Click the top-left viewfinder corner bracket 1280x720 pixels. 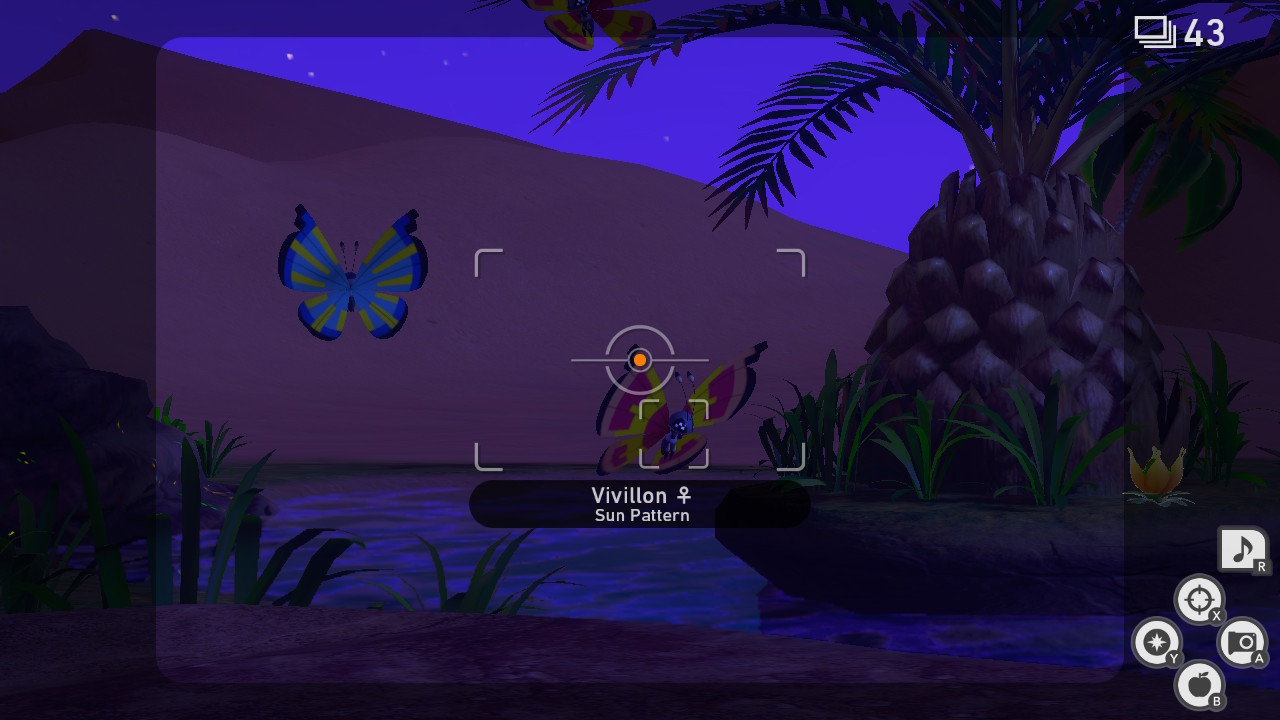pos(487,262)
